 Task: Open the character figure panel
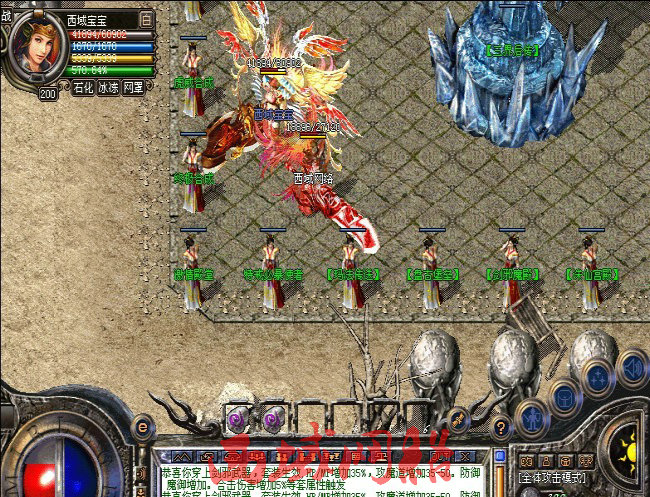pyautogui.click(x=532, y=416)
